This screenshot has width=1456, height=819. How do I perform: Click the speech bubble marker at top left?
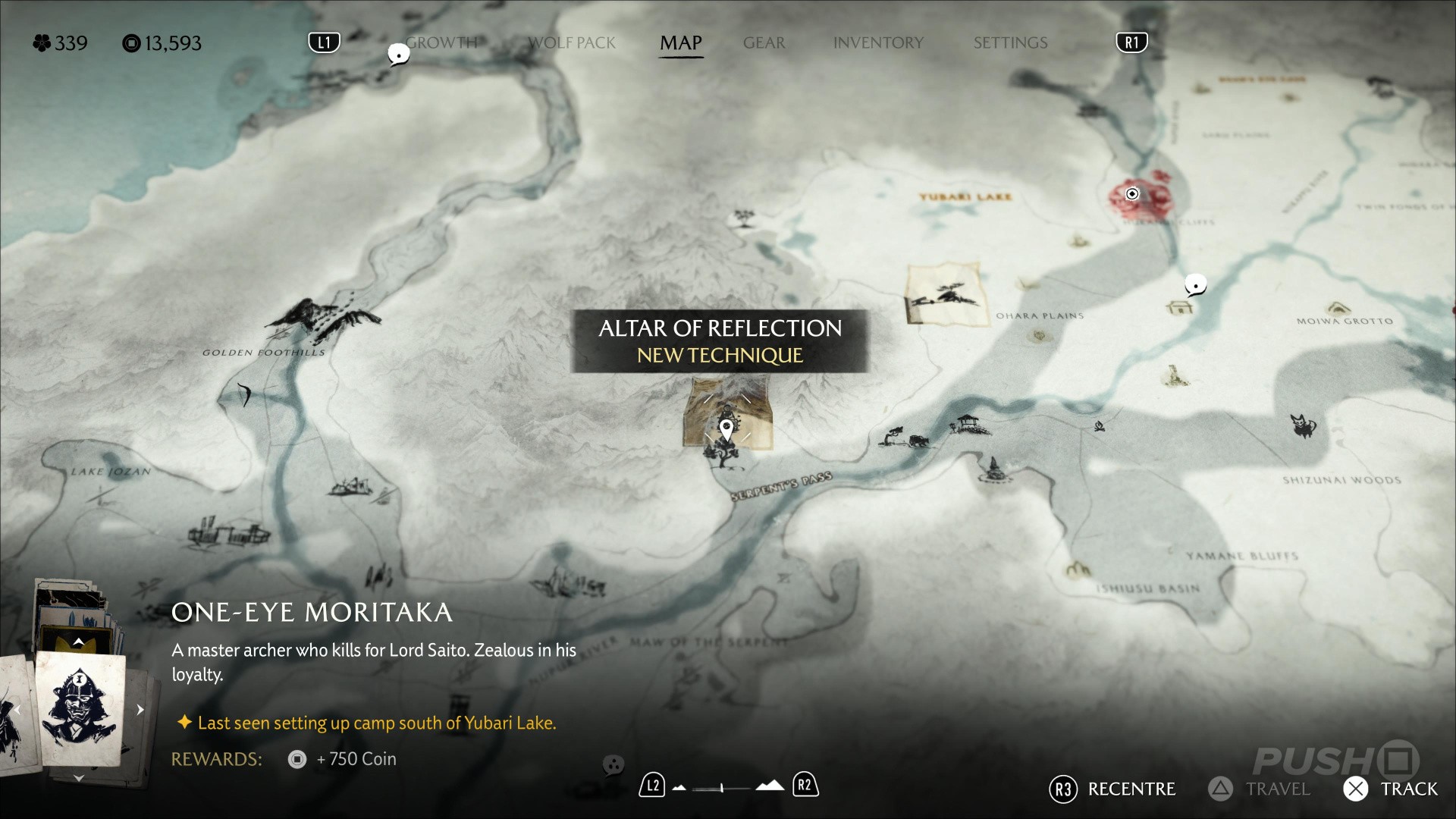(x=398, y=55)
